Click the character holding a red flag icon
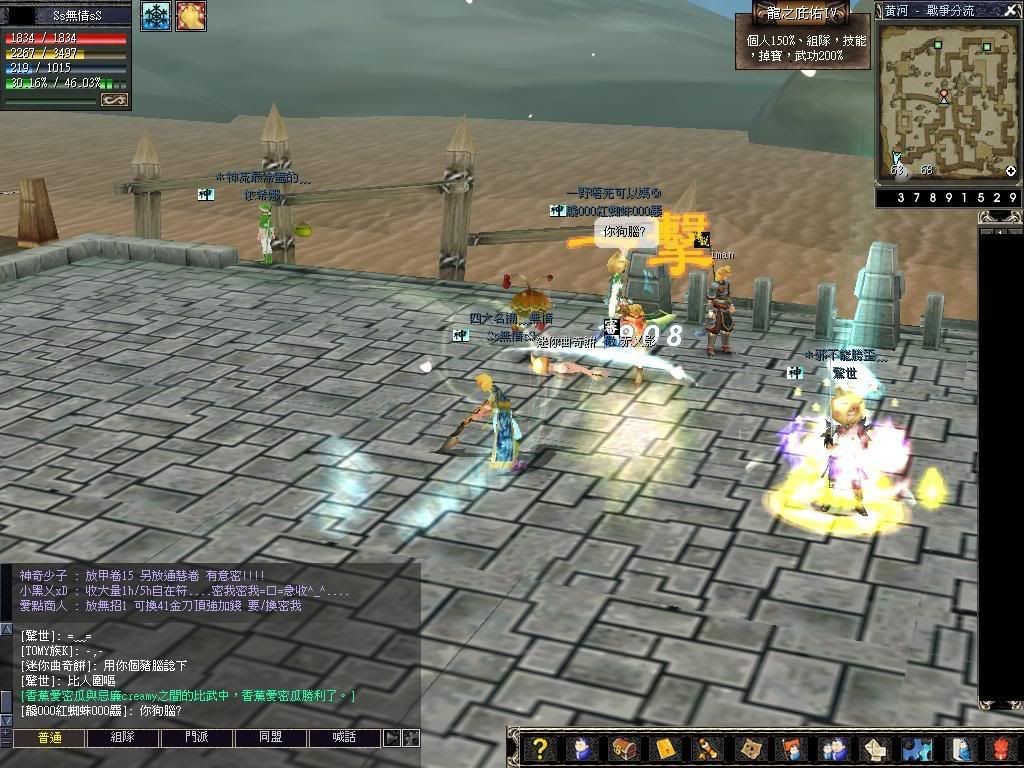Viewport: 1024px width, 768px height. [790, 748]
